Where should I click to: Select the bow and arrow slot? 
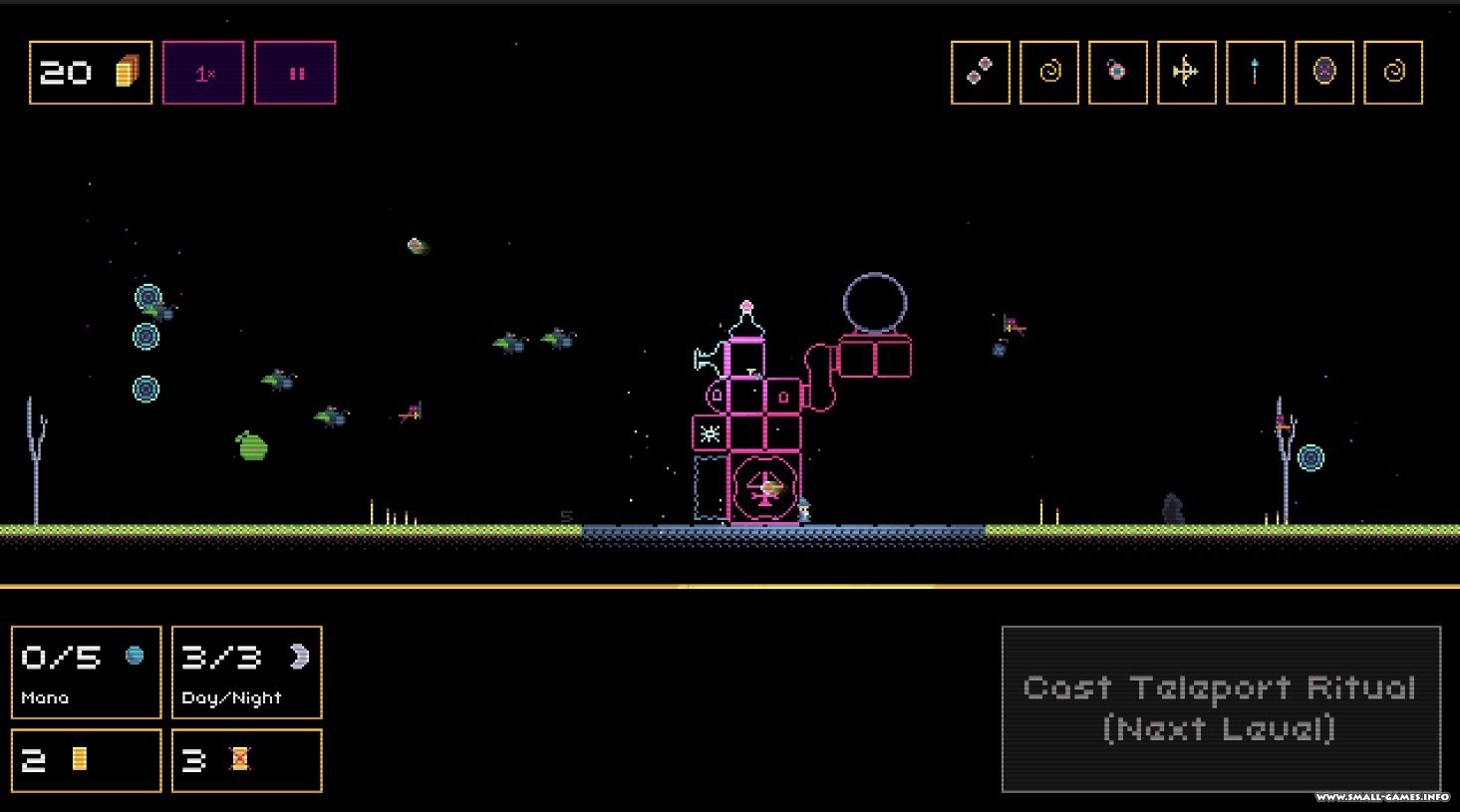click(1186, 72)
